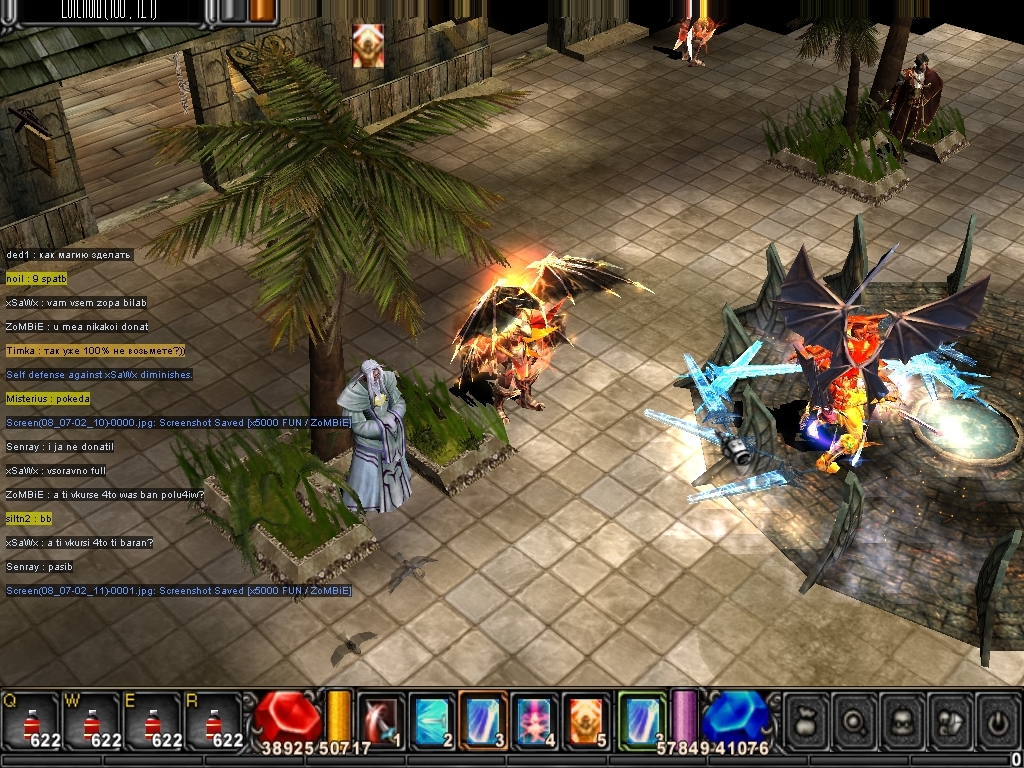
Task: Use the potion in the W slot
Action: click(92, 721)
